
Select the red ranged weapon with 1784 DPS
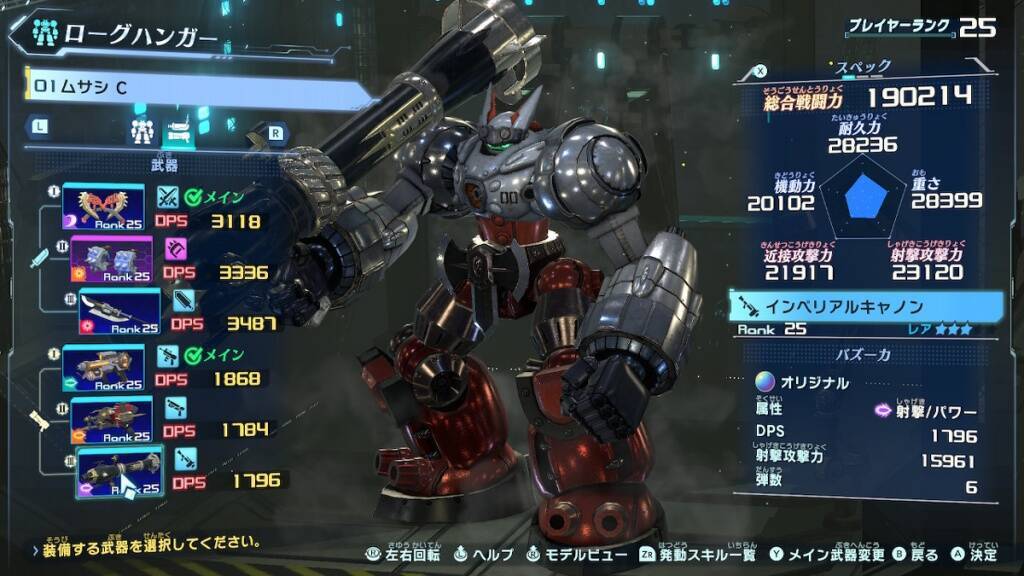[111, 419]
